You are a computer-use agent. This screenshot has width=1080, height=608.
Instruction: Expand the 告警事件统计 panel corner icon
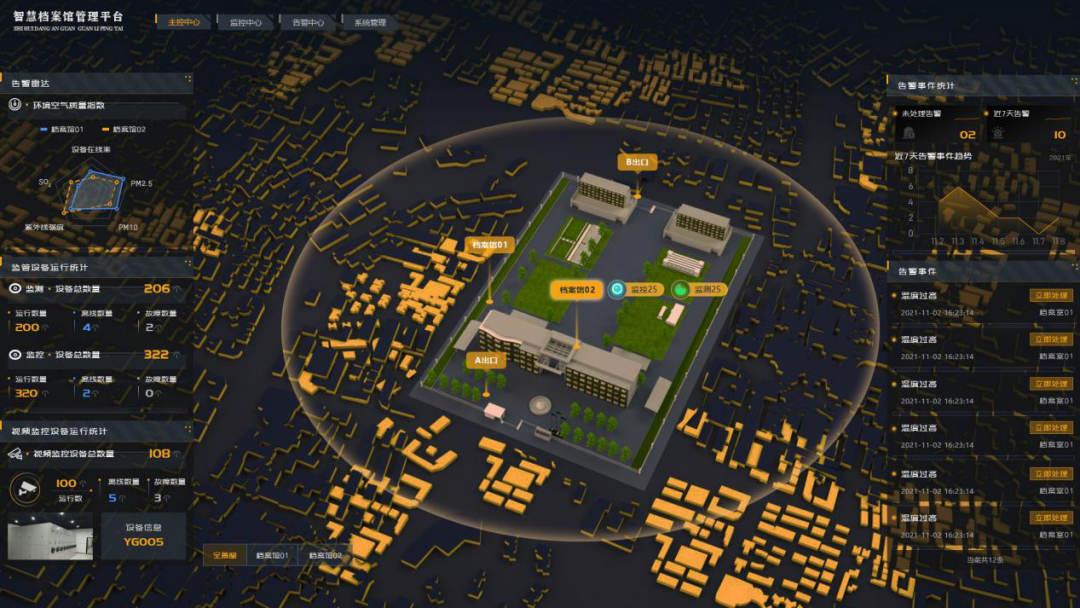click(x=1073, y=85)
